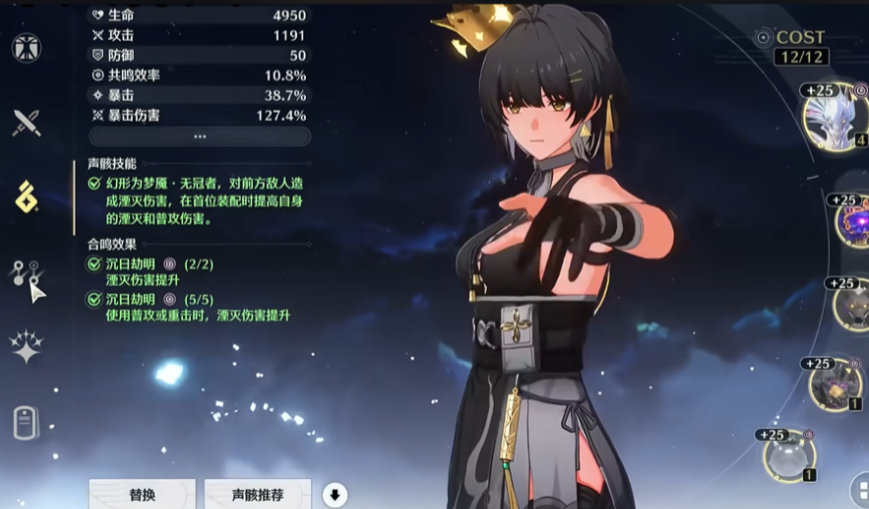Toggle the 沉日劫明 (5/5) sonata effect
The width and height of the screenshot is (869, 509).
tap(95, 299)
